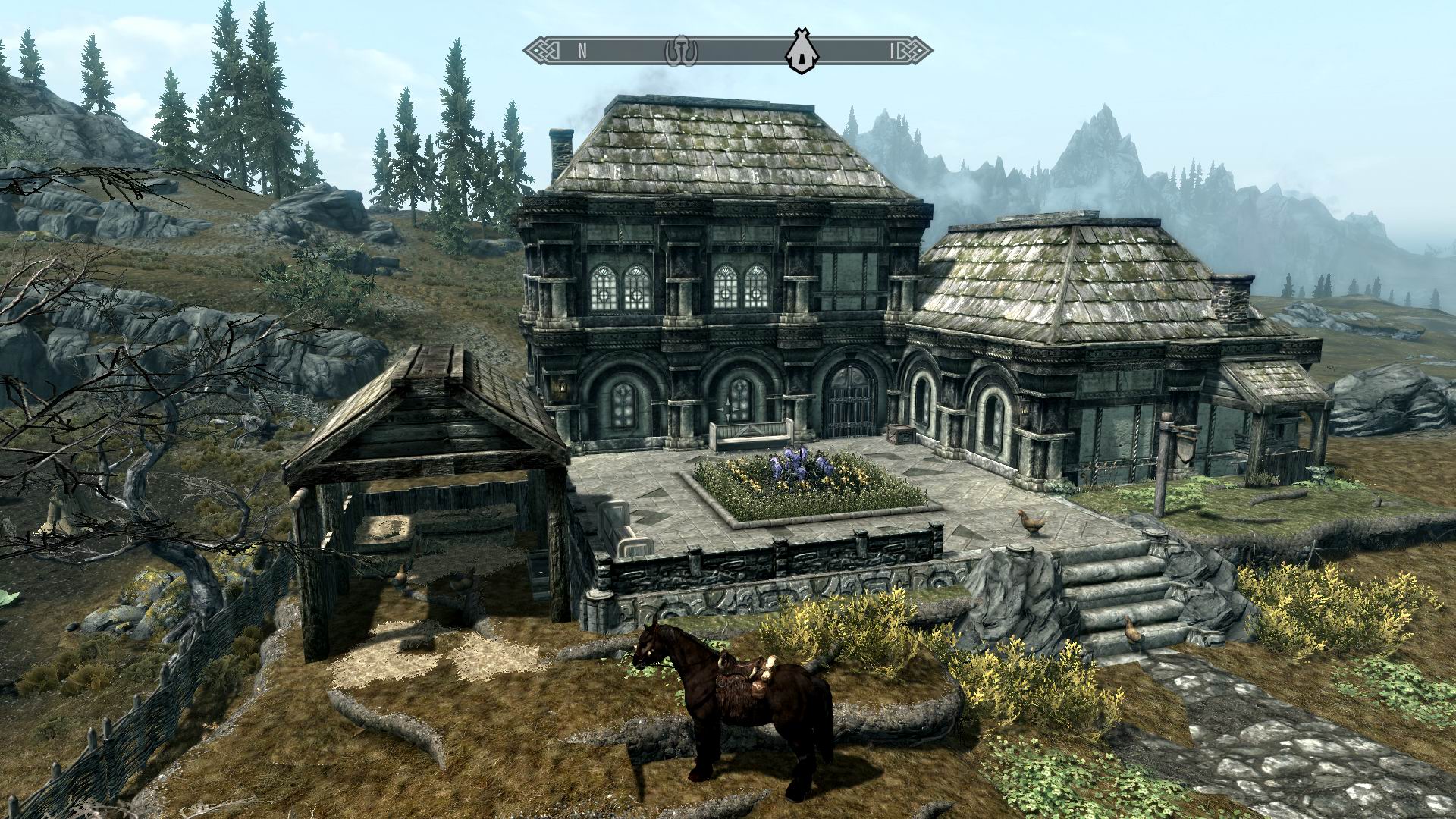This screenshot has height=819, width=1456.
Task: Click the house marker on the compass
Action: click(799, 52)
